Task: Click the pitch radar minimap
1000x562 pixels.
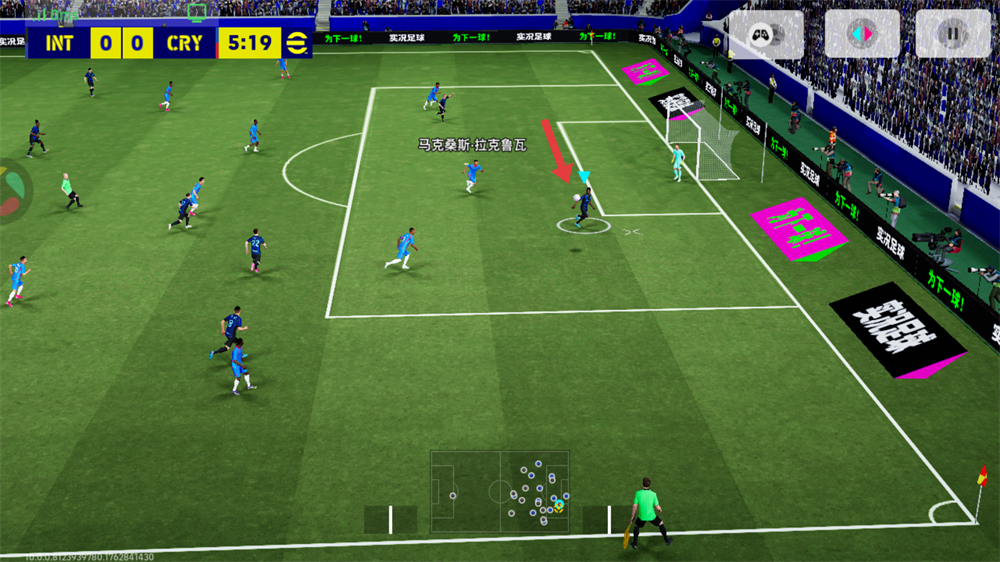Action: point(500,491)
